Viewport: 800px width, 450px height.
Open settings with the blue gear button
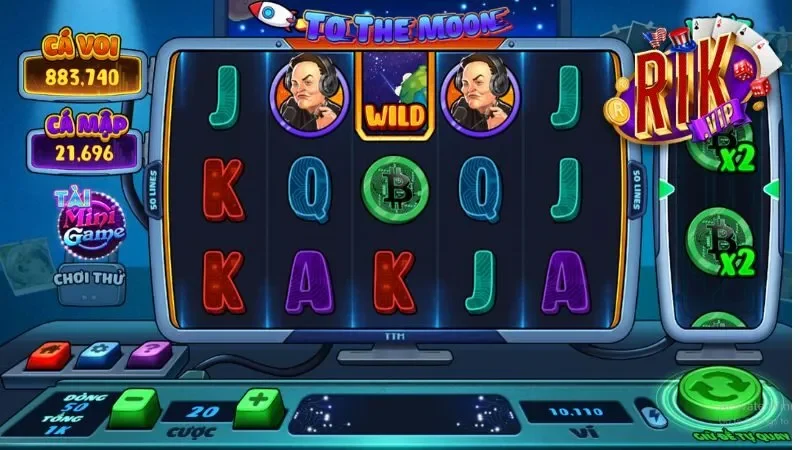pos(101,353)
